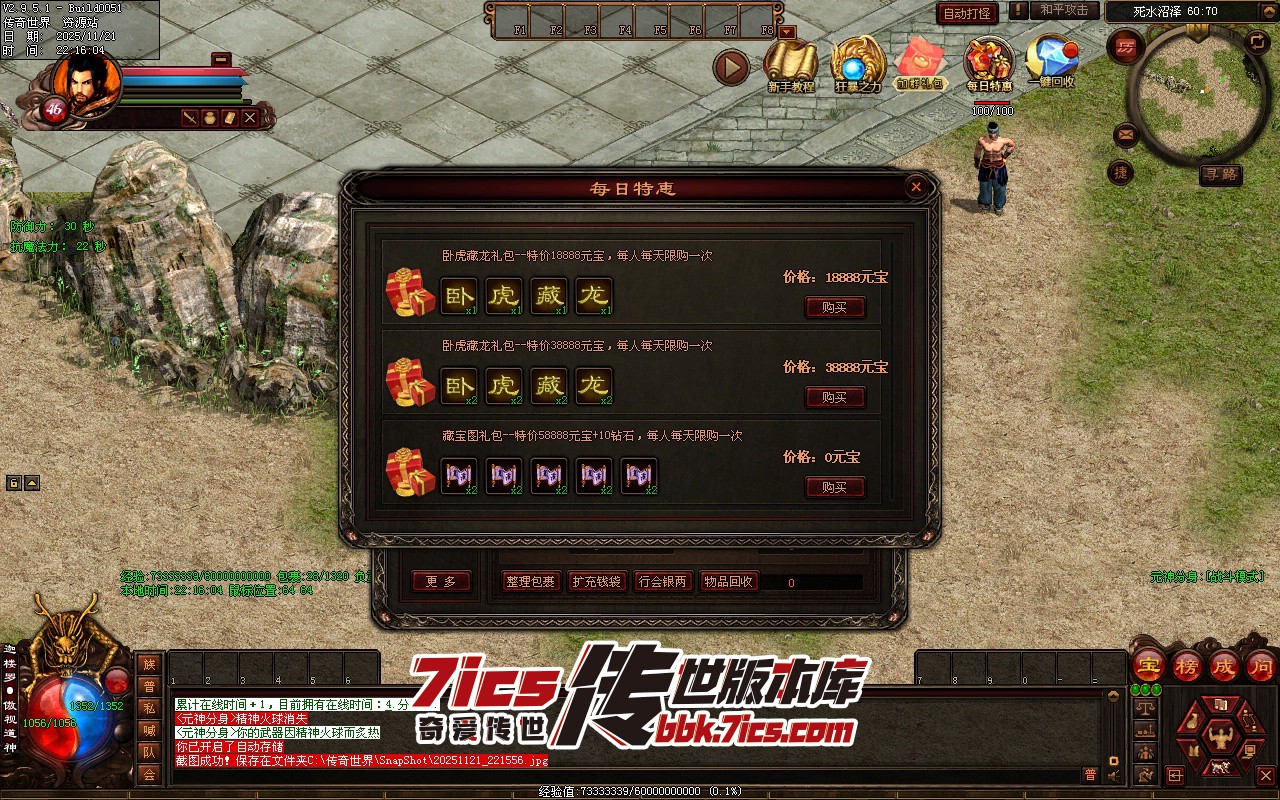Buy the 0元宝 treasure map pack
This screenshot has height=800, width=1280.
pyautogui.click(x=835, y=487)
